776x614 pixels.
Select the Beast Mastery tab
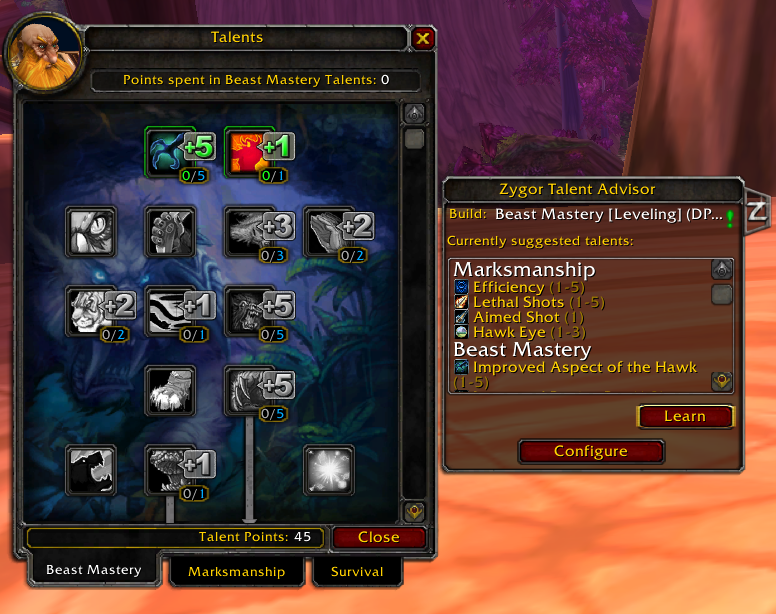point(93,570)
